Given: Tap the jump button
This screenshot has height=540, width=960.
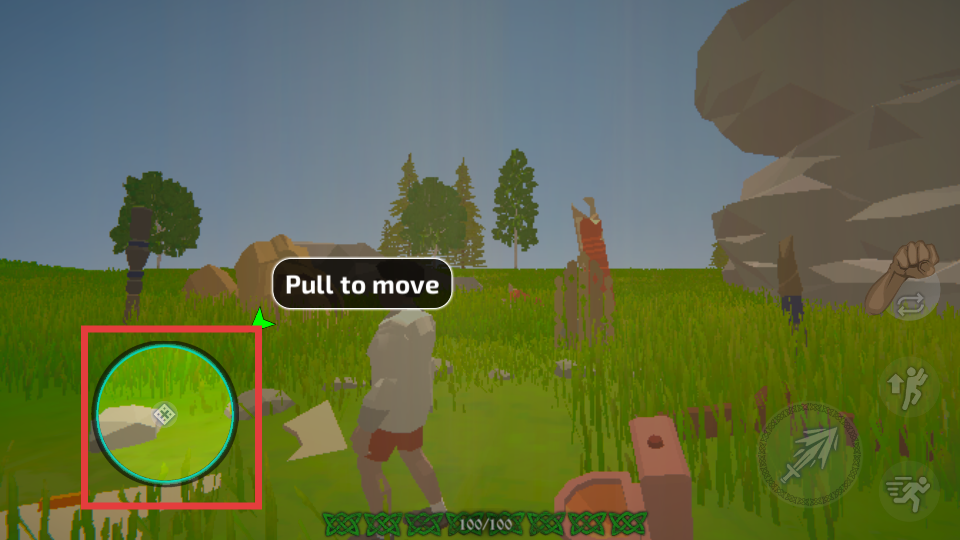Looking at the screenshot, I should tap(908, 385).
